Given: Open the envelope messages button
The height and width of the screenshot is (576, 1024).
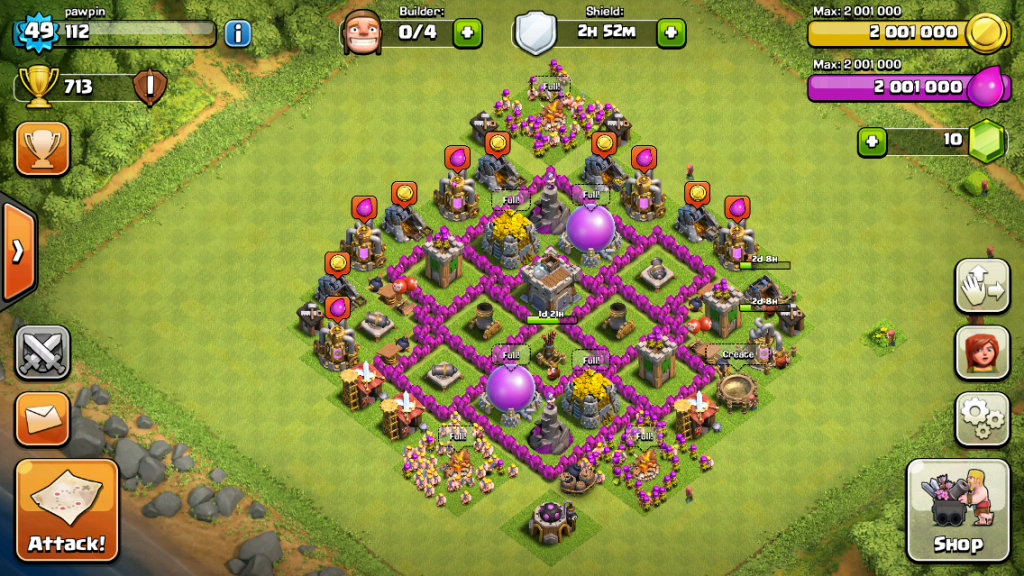Looking at the screenshot, I should [42, 419].
